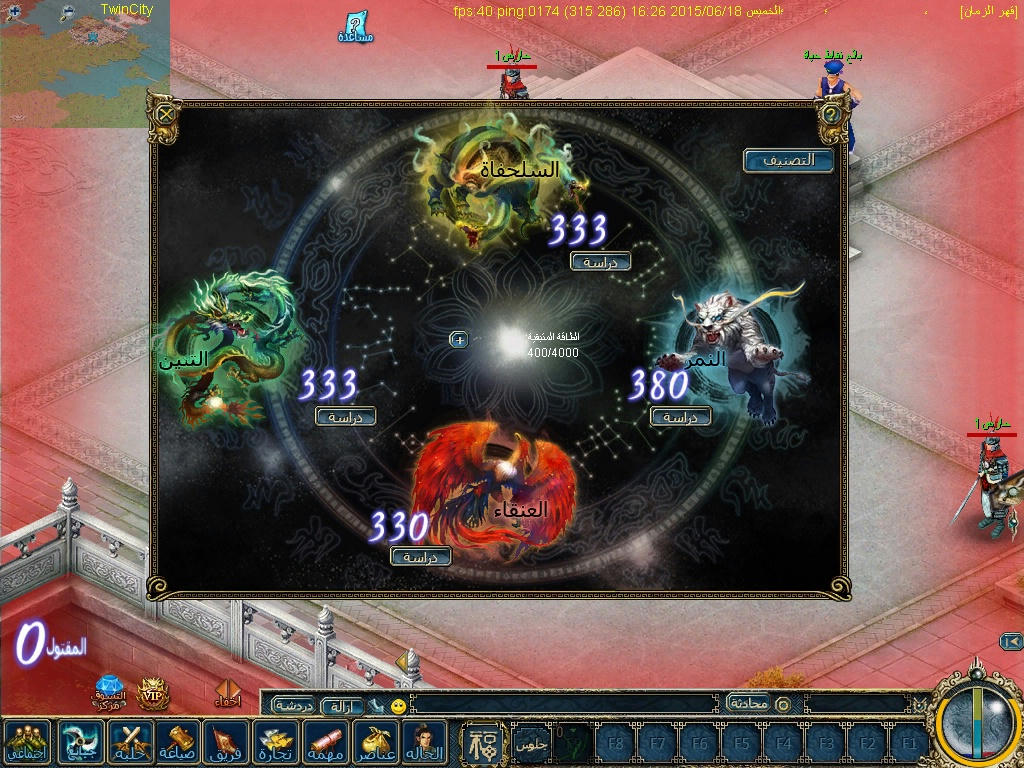
Task: Click the جلوس sit button
Action: tap(530, 744)
